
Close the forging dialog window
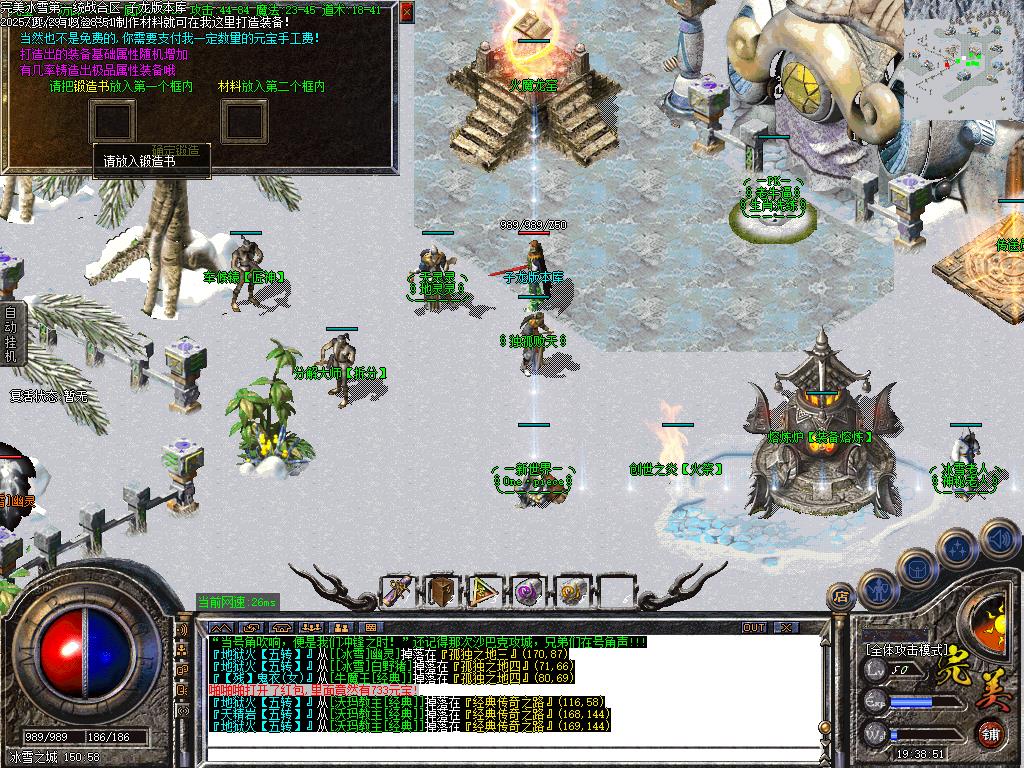pos(406,12)
